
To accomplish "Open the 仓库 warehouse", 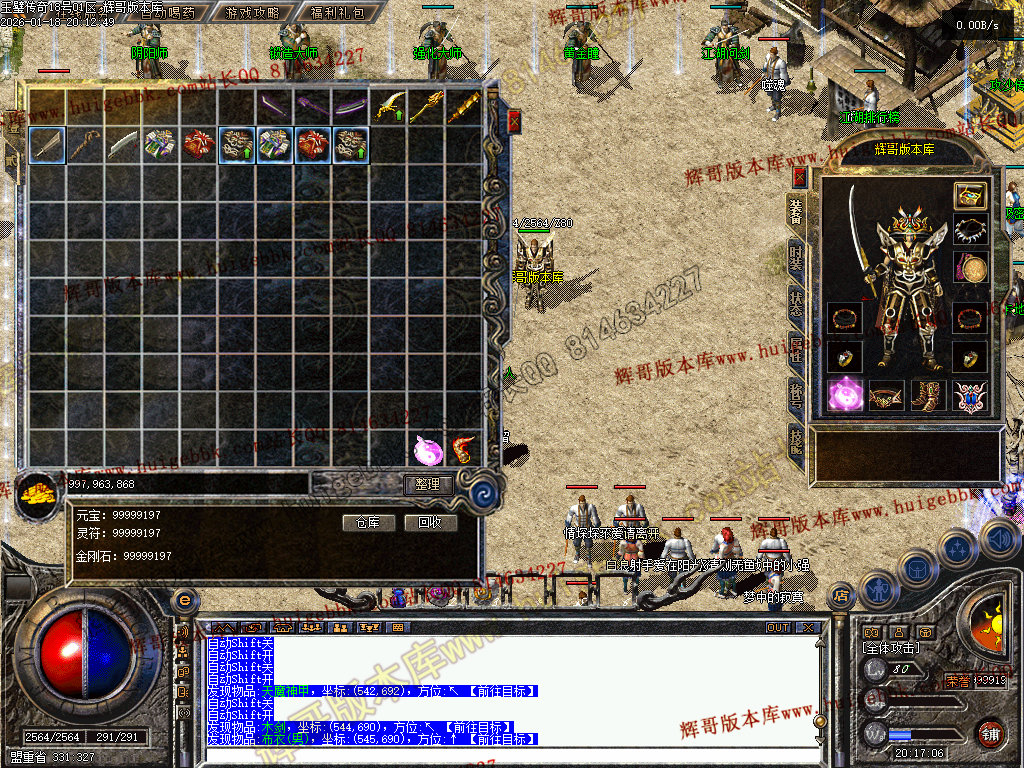I will click(368, 522).
